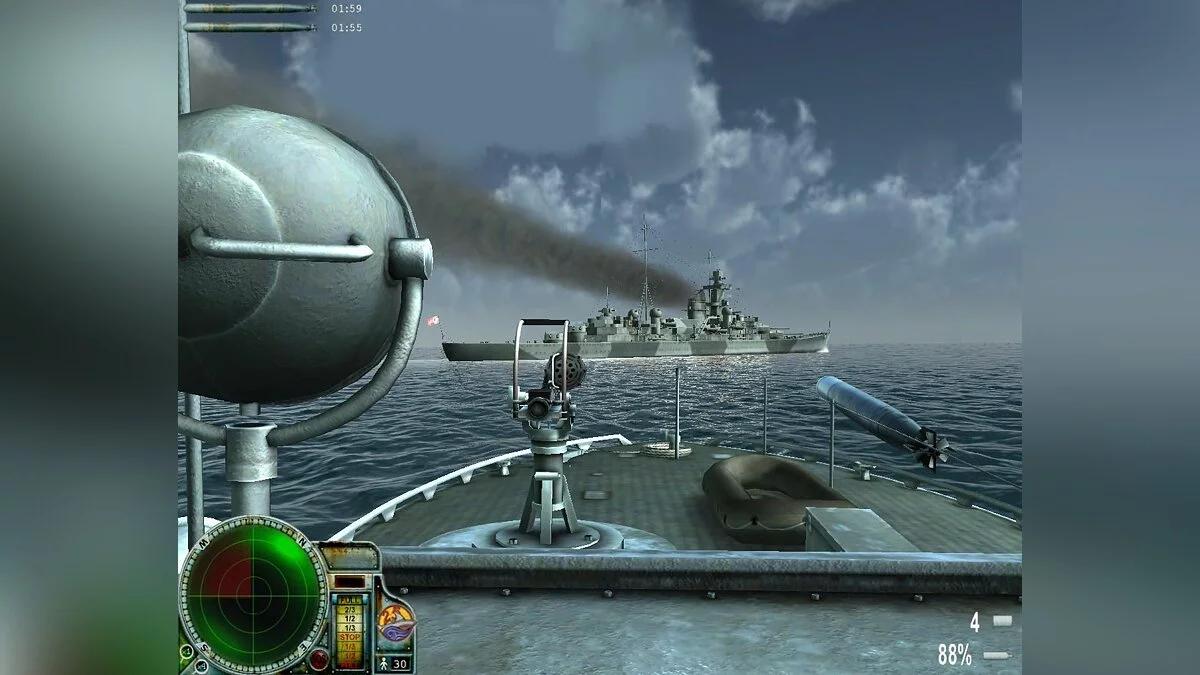Viewport: 1200px width, 675px height.
Task: Click the red round button below the radar
Action: coord(319,659)
